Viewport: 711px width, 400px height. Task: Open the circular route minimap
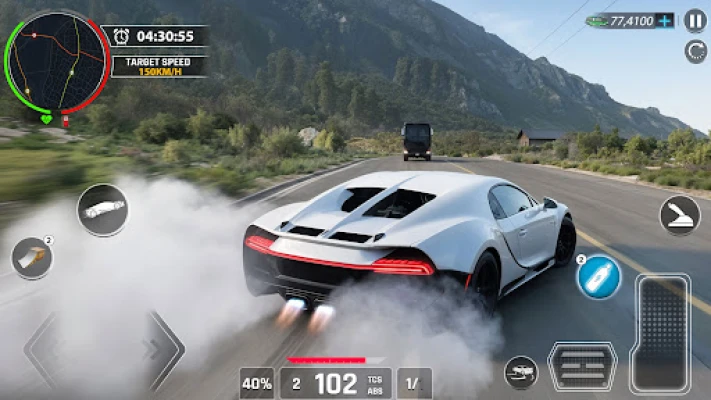56,62
